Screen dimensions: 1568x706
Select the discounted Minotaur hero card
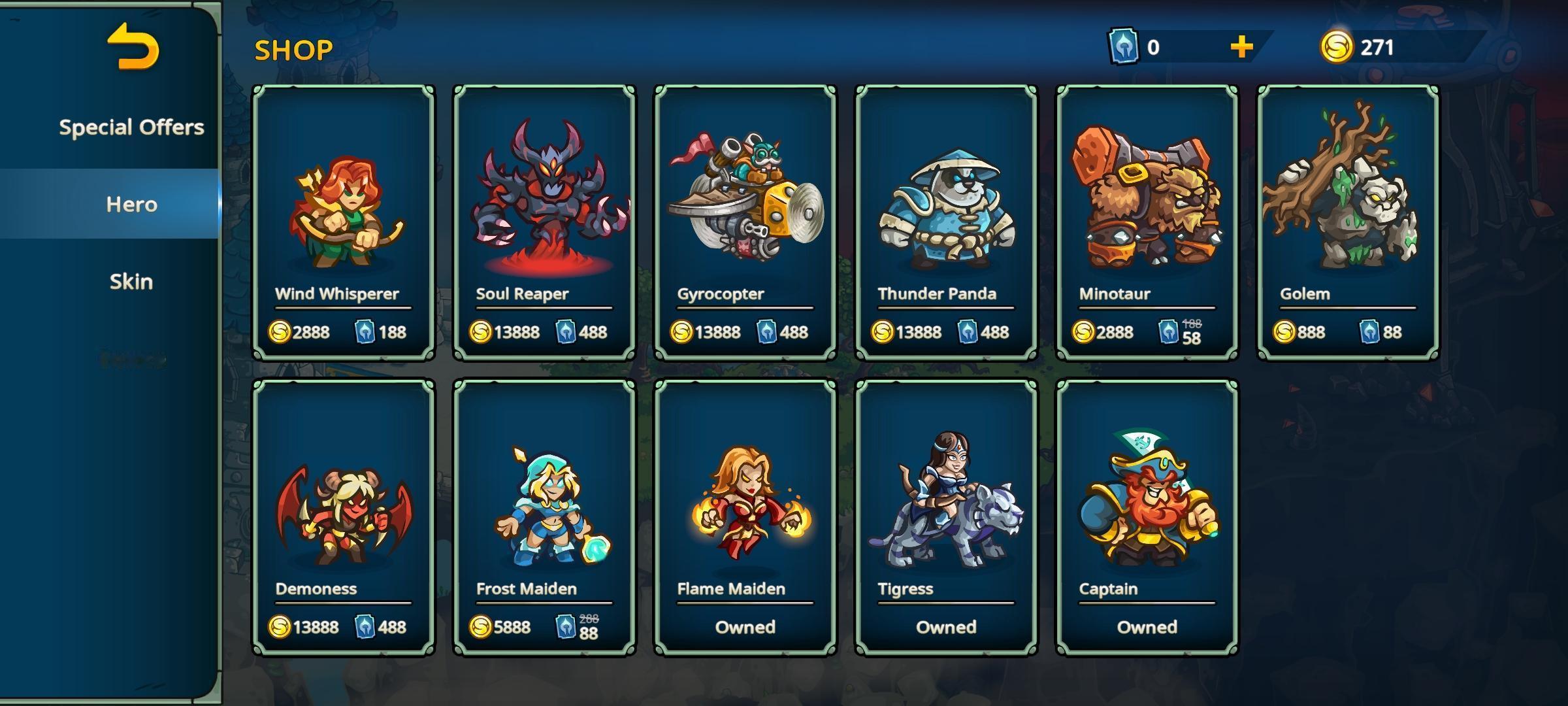1147,222
